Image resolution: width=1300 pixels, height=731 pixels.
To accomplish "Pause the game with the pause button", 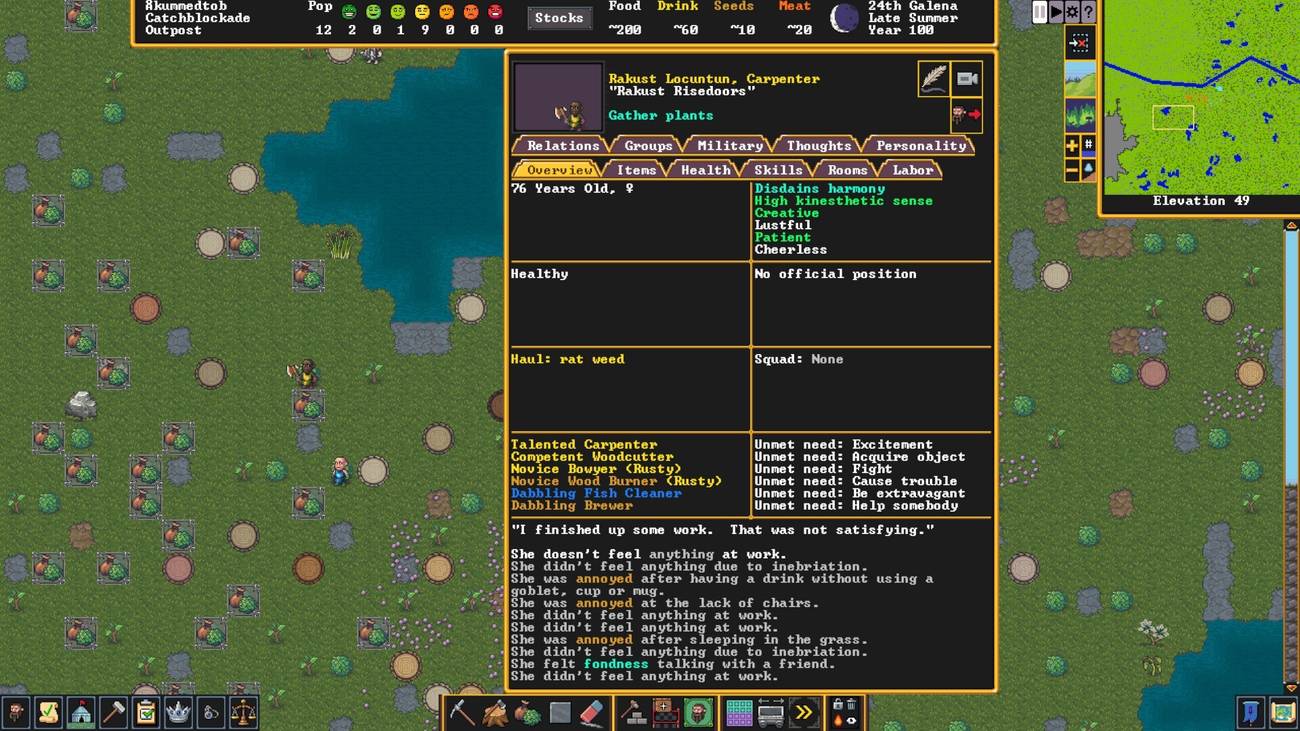I will (1039, 12).
